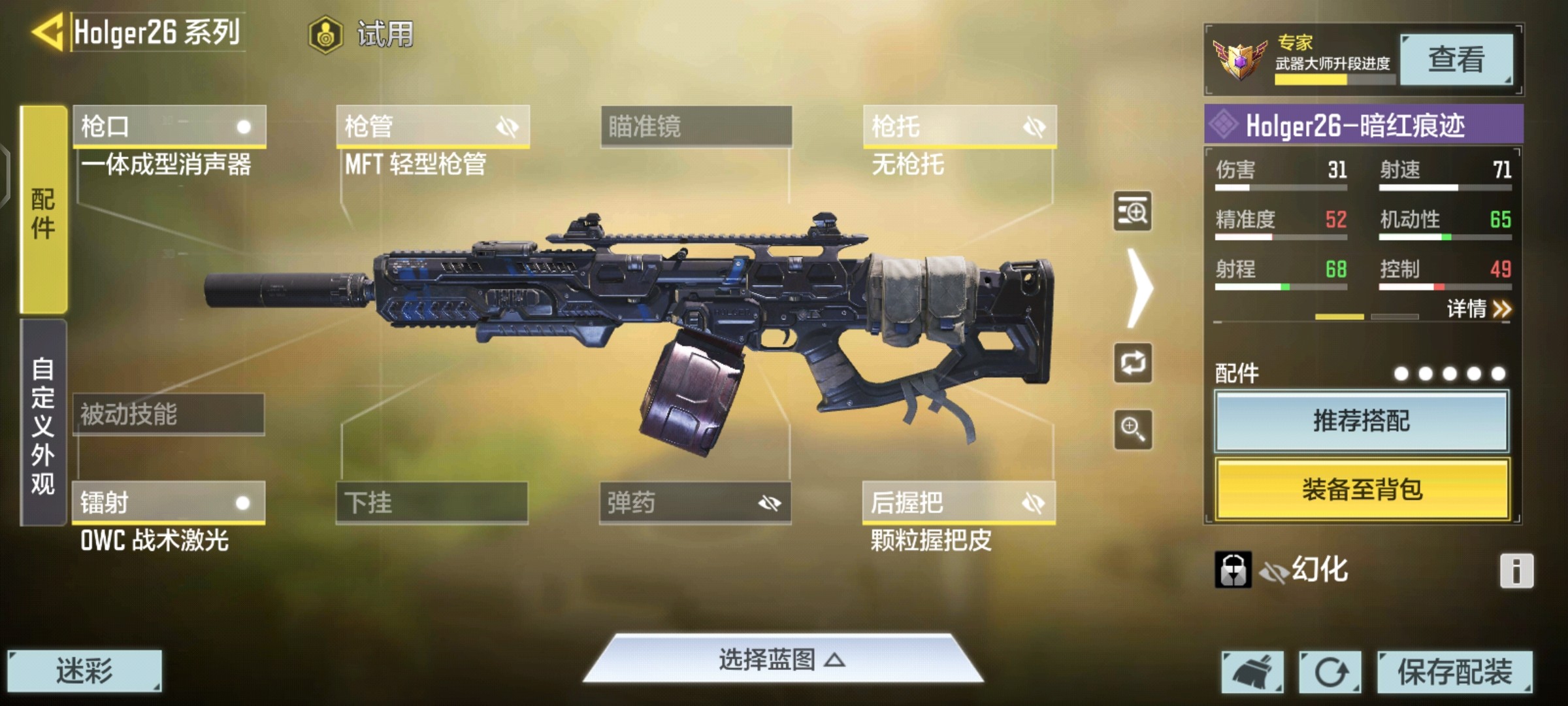Viewport: 1568px width, 706px height.
Task: Select the 枪口 muzzle attachment slot
Action: point(169,126)
